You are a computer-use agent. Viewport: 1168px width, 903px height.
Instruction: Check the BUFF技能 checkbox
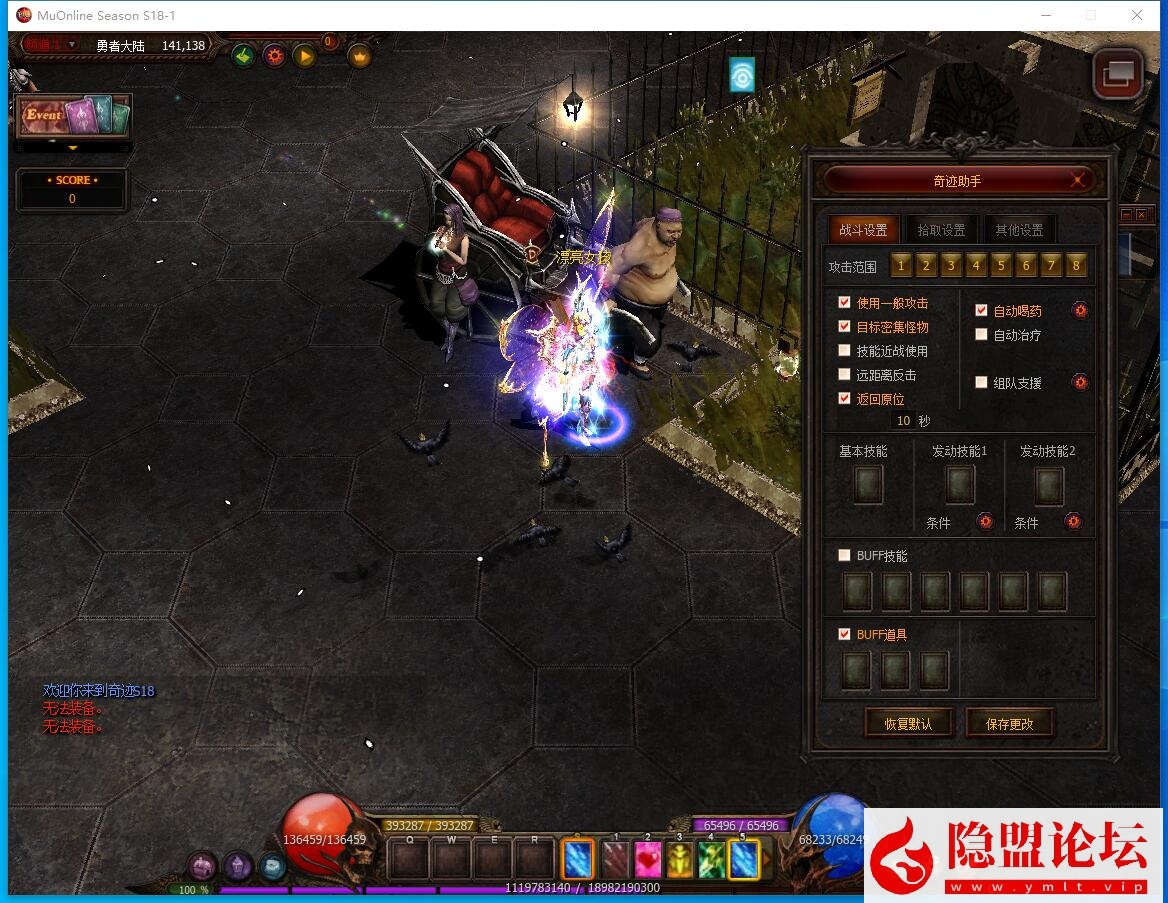[x=845, y=555]
